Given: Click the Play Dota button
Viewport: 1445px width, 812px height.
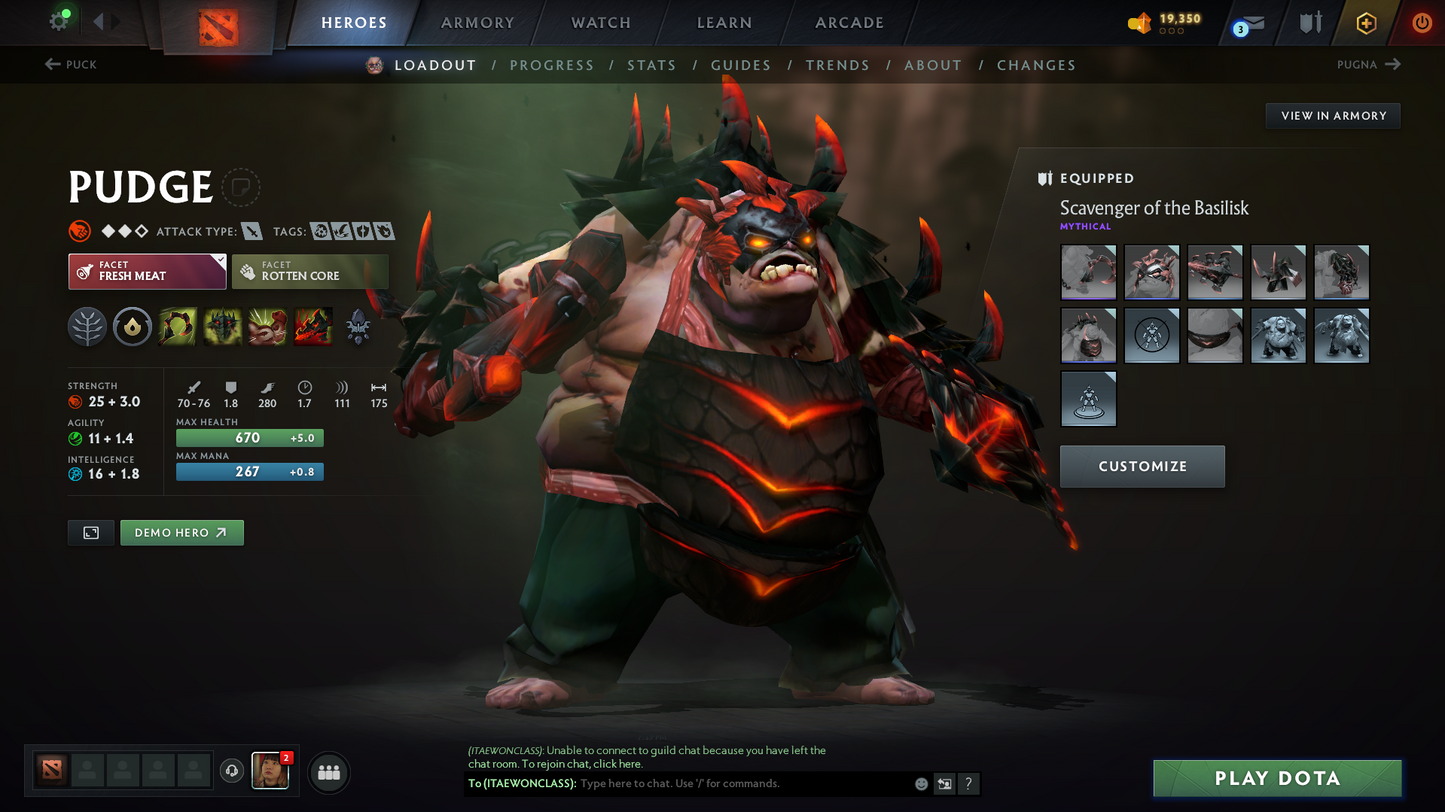Looking at the screenshot, I should point(1277,778).
